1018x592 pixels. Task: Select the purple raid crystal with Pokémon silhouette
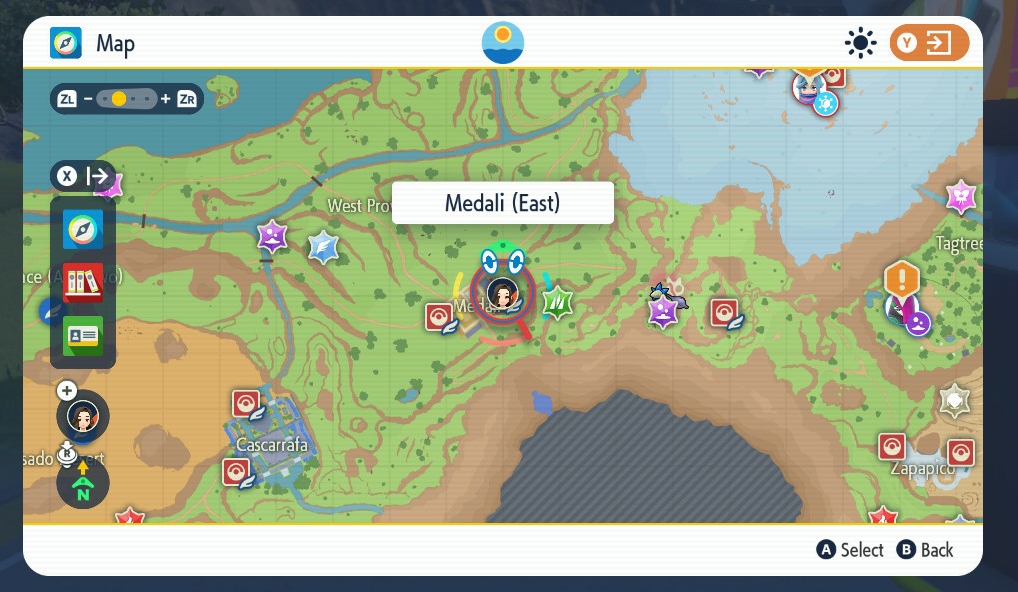(663, 310)
